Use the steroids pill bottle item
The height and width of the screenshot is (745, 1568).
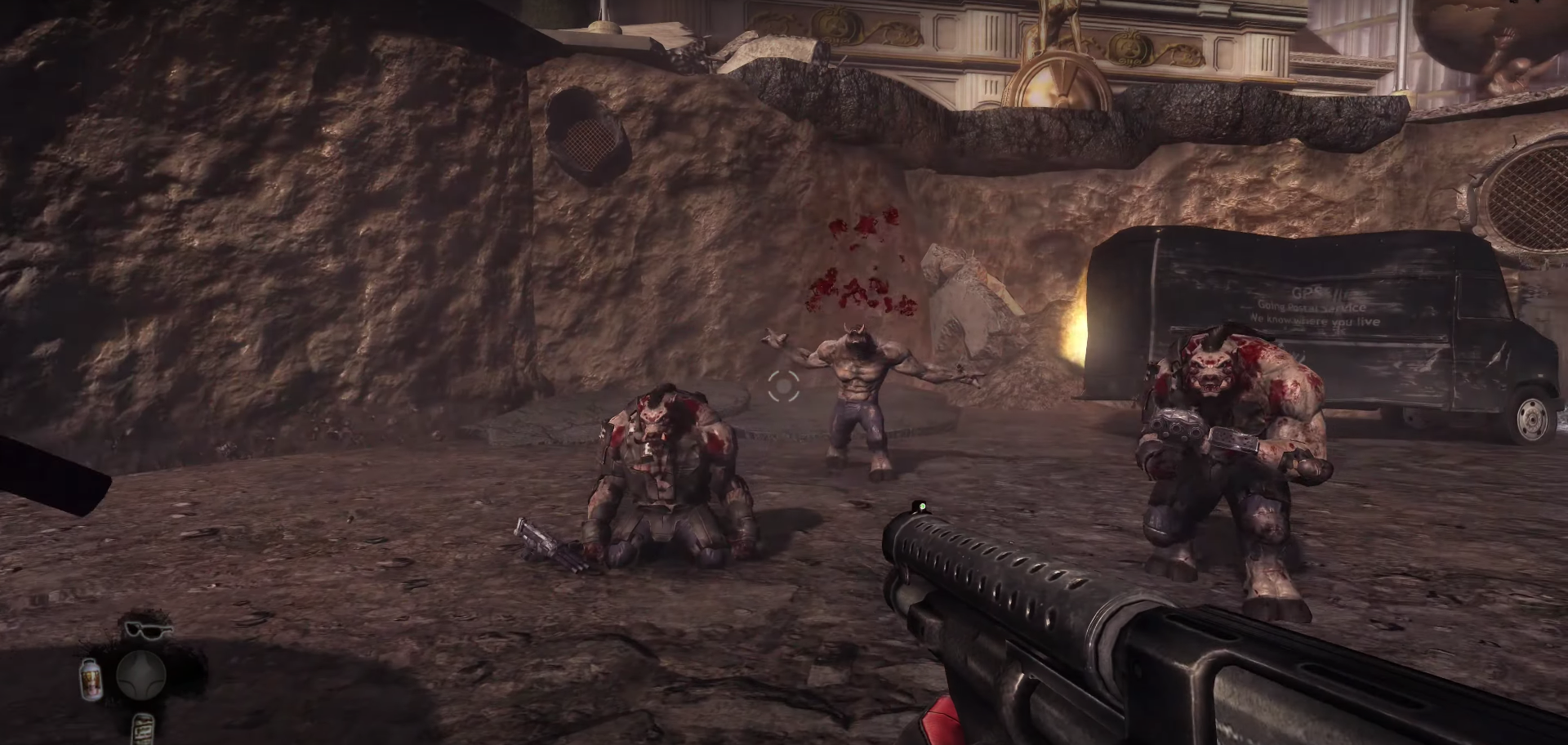[92, 680]
